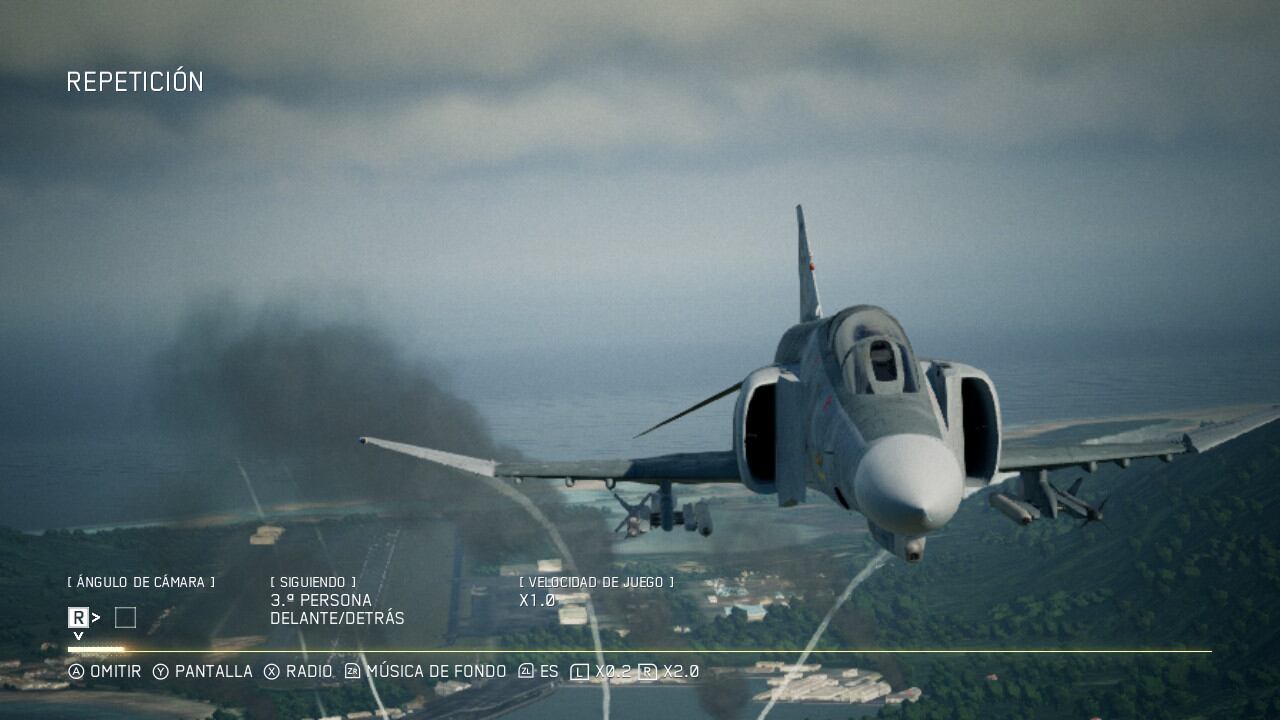Toggle the Pantalla display option

203,671
